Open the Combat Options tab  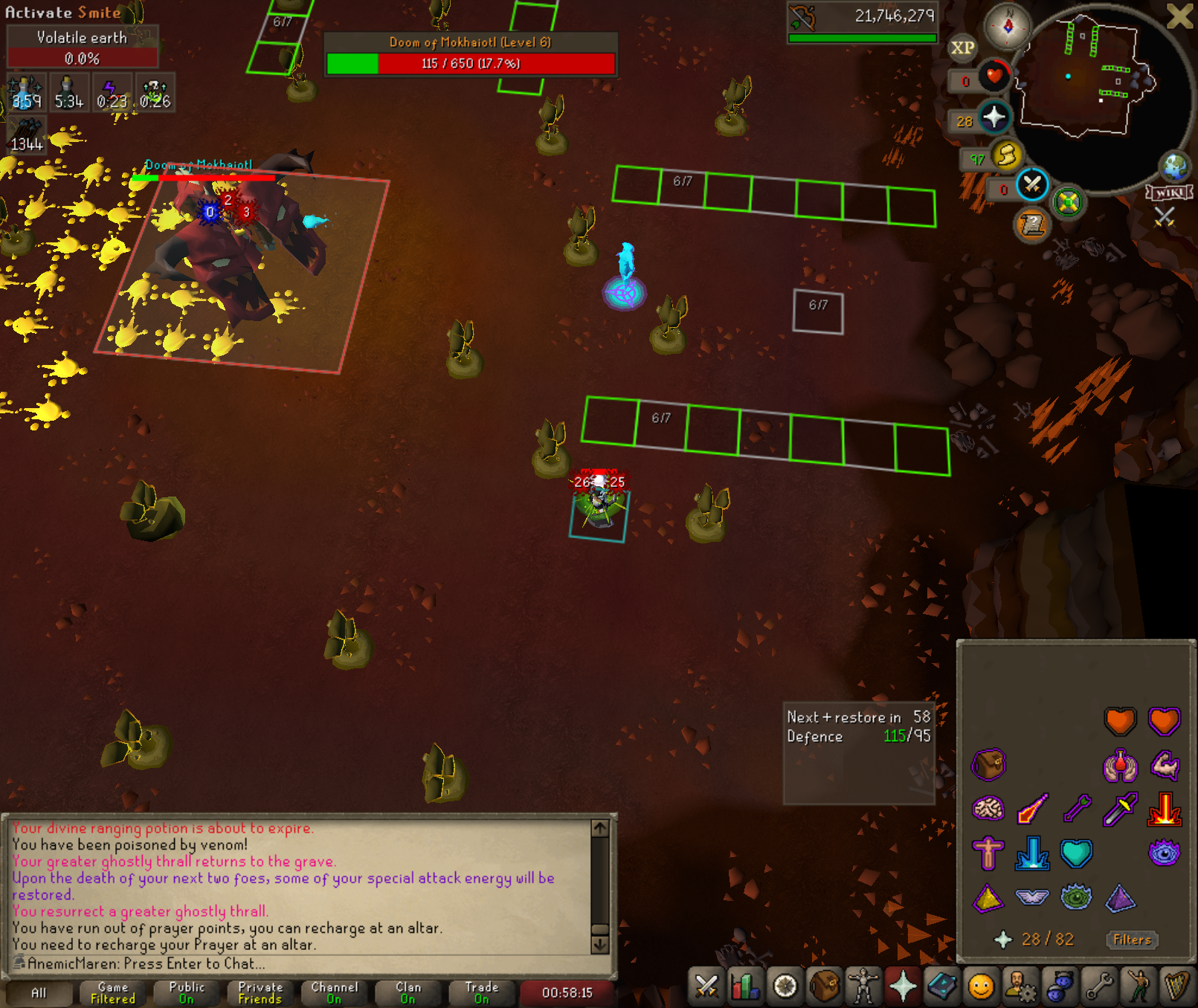pyautogui.click(x=706, y=987)
